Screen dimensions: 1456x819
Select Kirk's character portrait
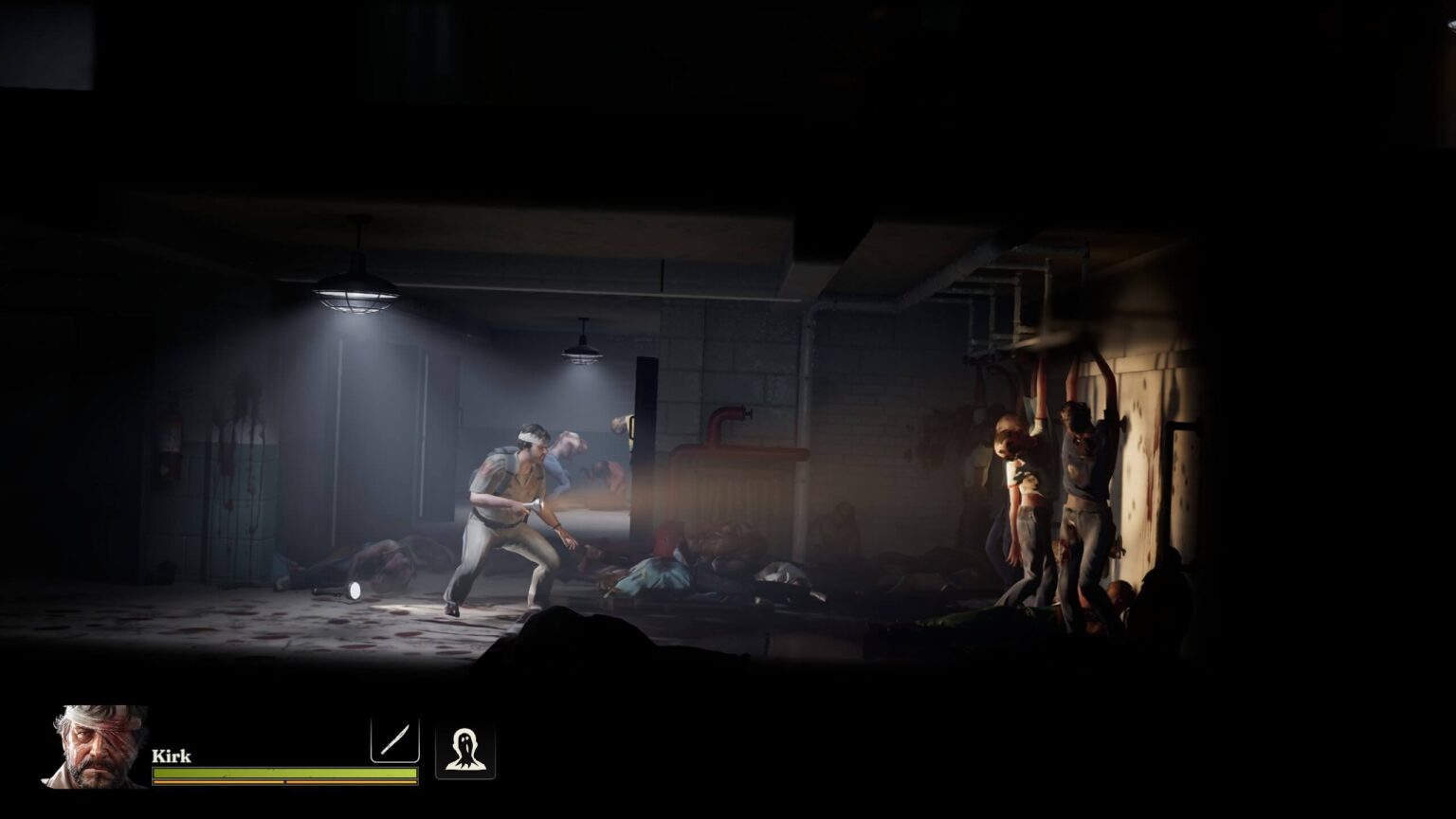96,746
